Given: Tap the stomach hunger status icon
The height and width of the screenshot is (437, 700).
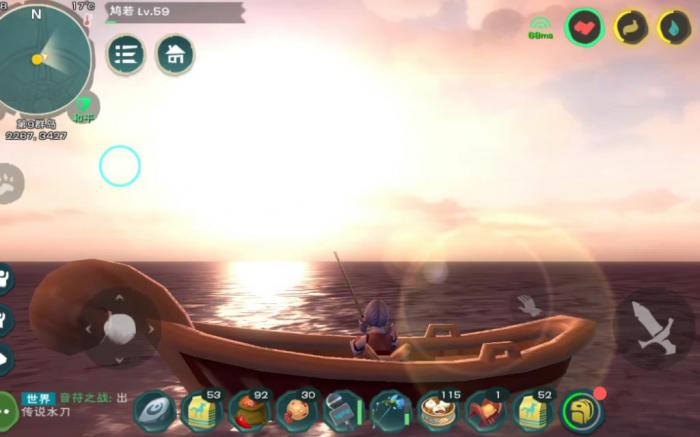Looking at the screenshot, I should click(x=631, y=27).
